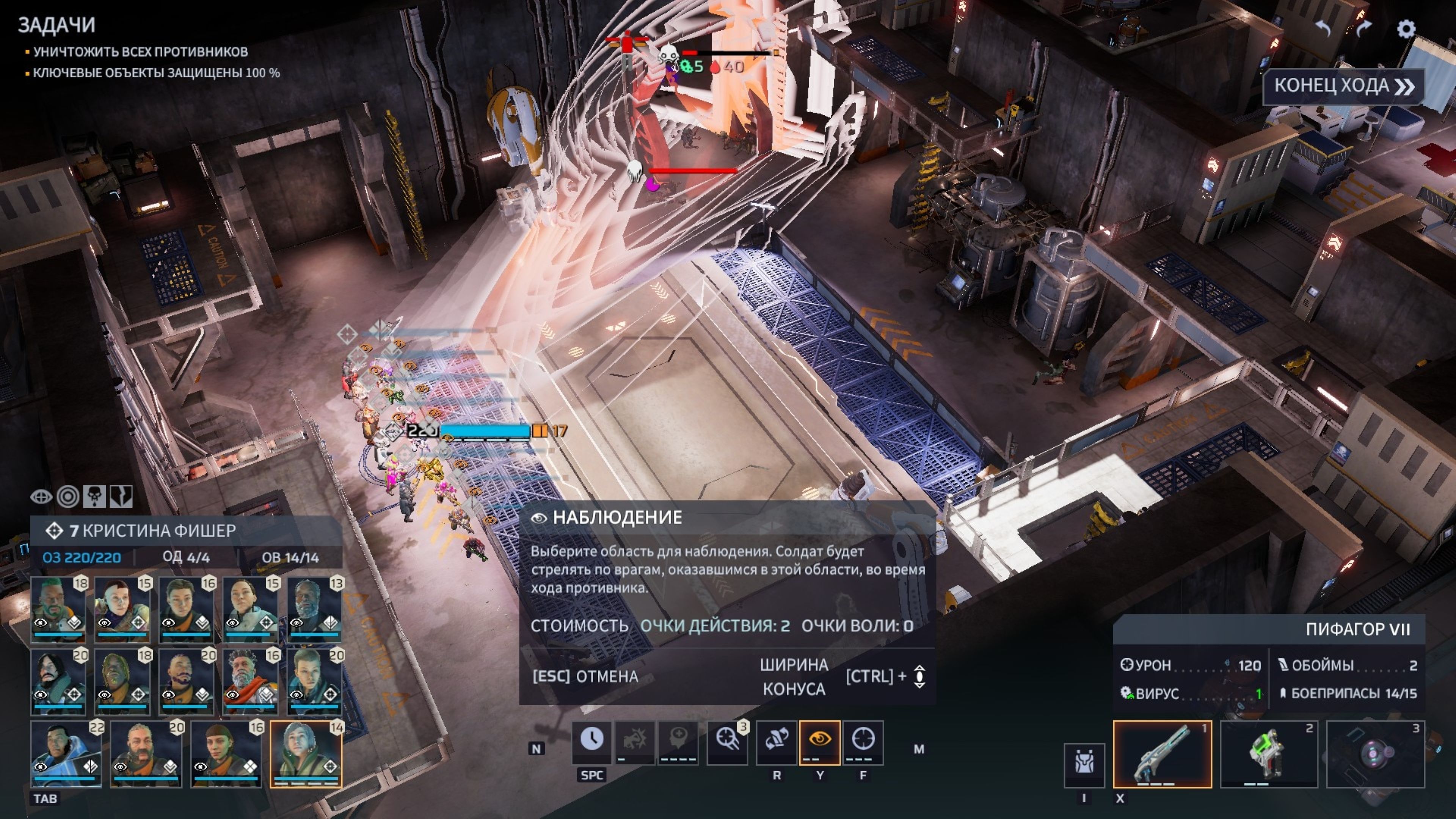This screenshot has height=819, width=1456.
Task: Rotate camera with the right curved arrow
Action: (x=1364, y=28)
